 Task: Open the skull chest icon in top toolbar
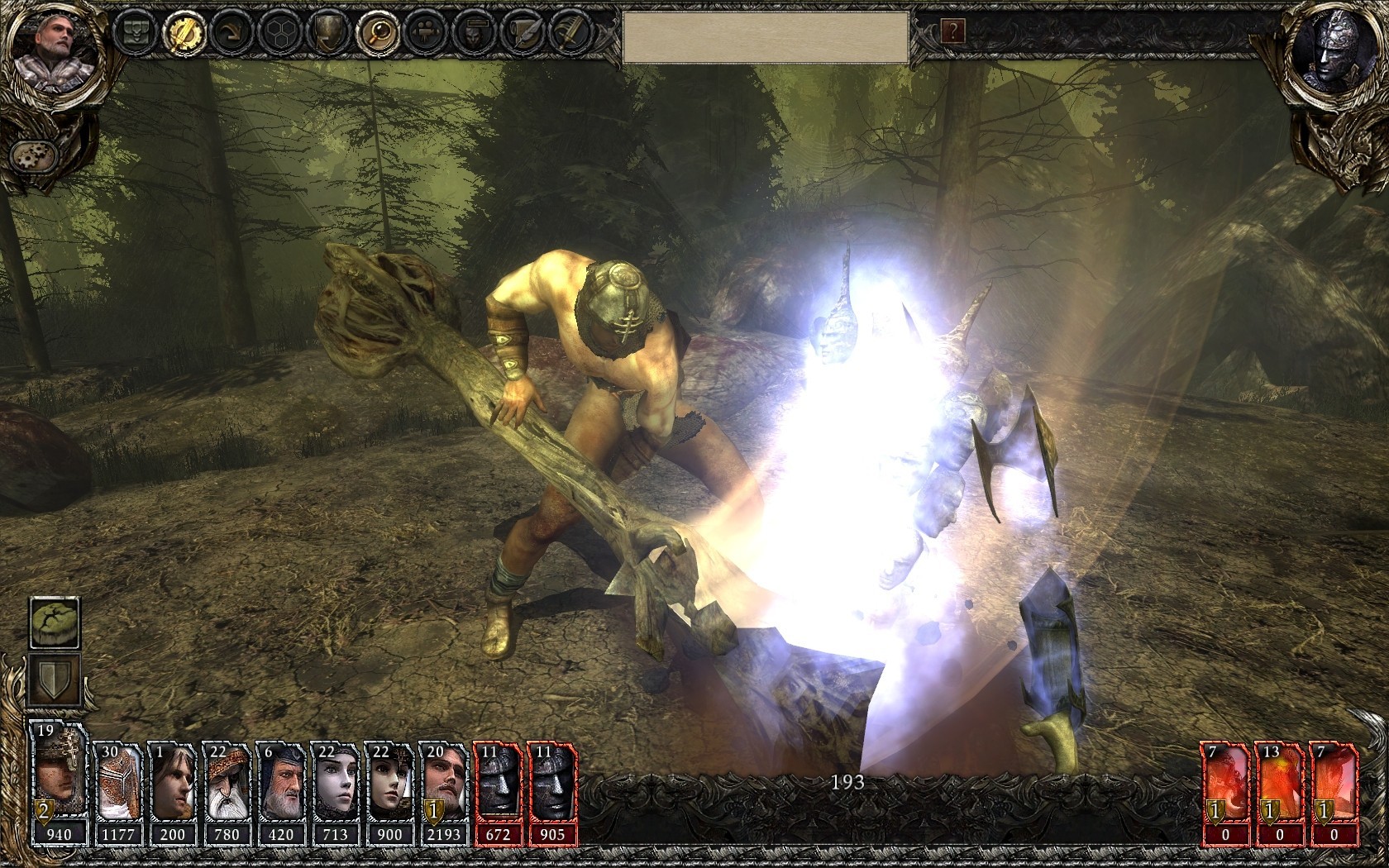(134, 32)
